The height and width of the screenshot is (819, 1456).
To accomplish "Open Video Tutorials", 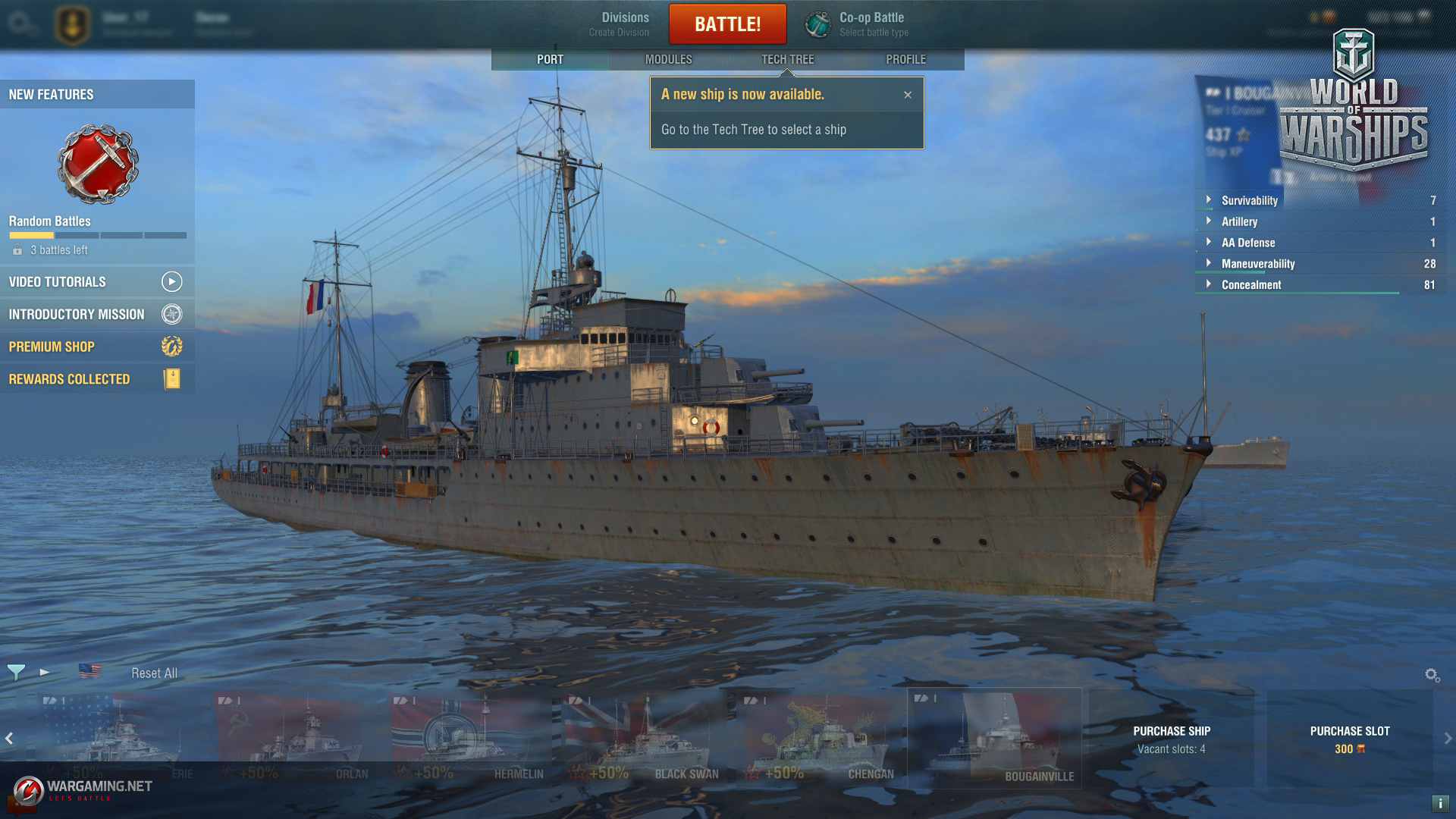I will pyautogui.click(x=96, y=282).
